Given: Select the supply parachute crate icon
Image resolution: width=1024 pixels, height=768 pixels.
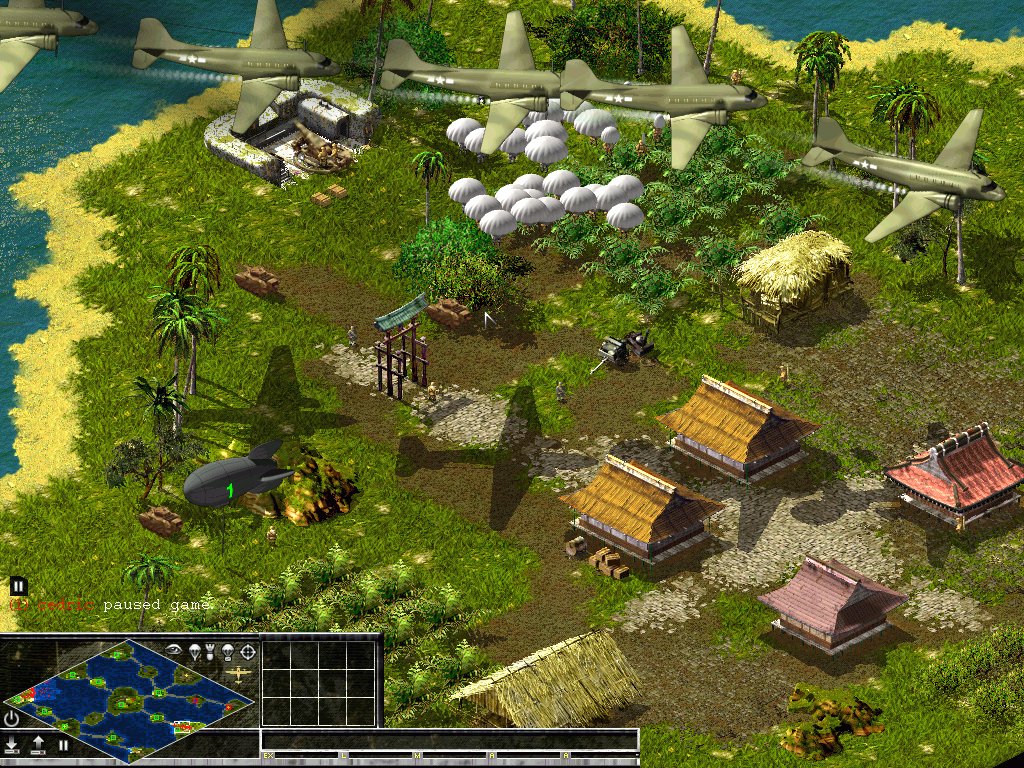Looking at the screenshot, I should (x=228, y=652).
